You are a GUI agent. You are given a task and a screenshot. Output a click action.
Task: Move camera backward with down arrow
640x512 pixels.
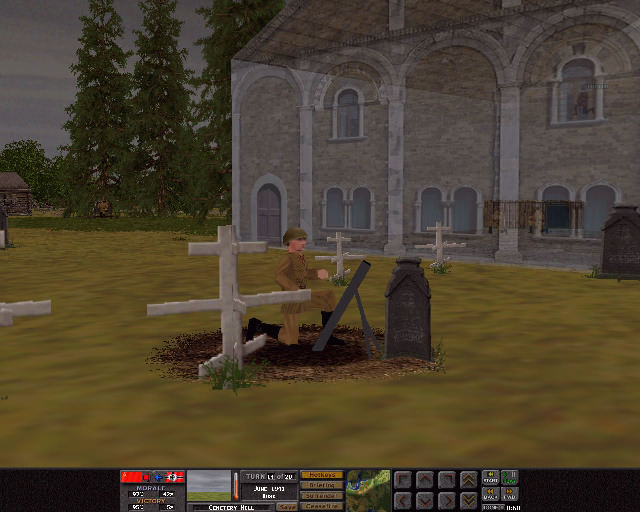(424, 499)
